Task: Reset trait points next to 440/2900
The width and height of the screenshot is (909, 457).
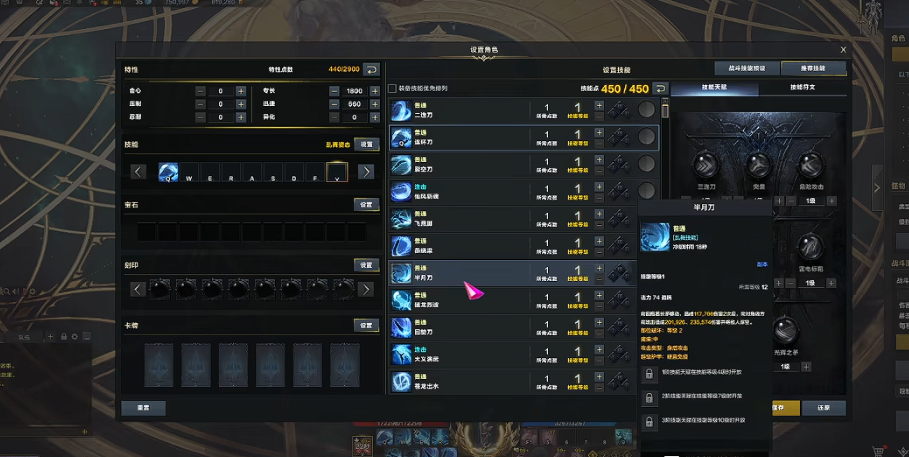Action: [x=370, y=69]
